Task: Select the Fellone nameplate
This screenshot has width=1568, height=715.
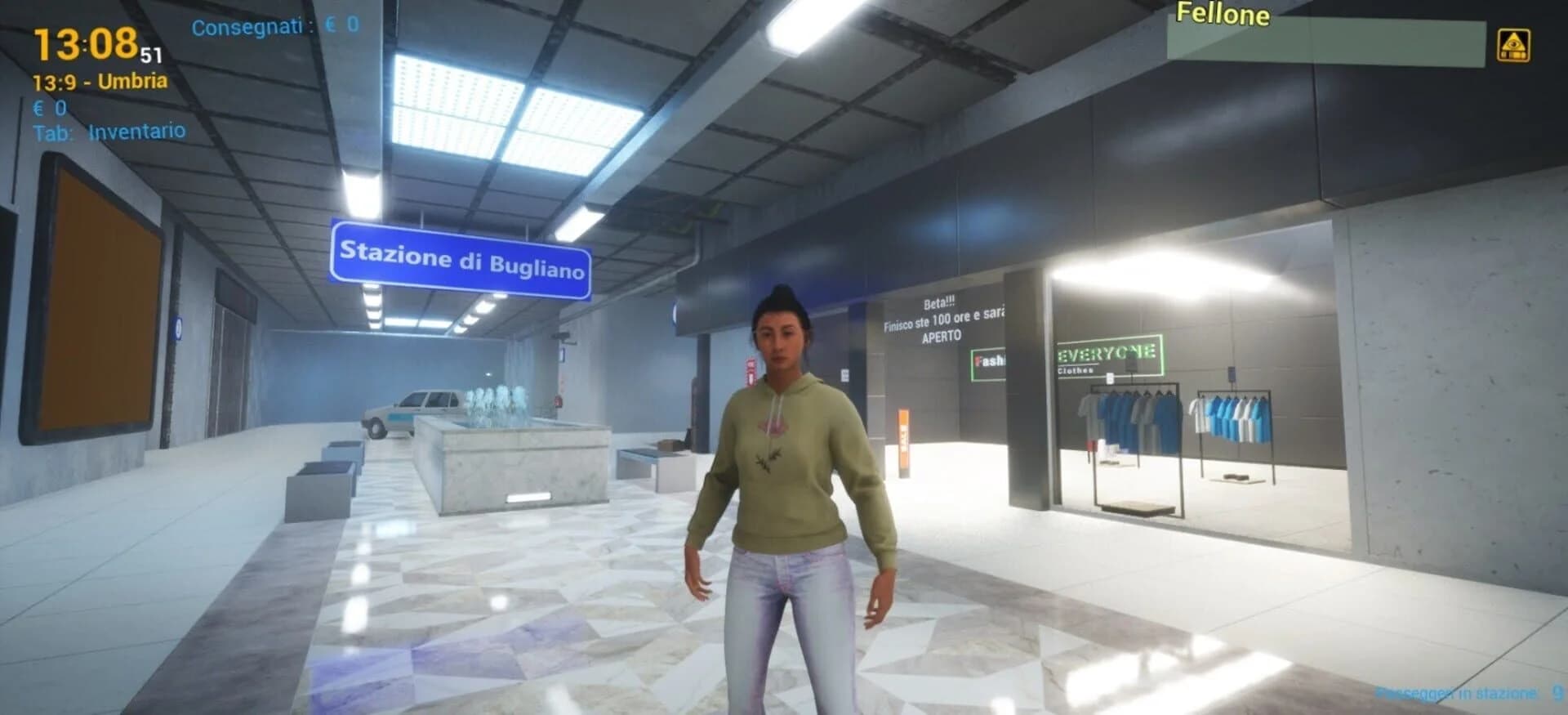Action: click(1223, 14)
